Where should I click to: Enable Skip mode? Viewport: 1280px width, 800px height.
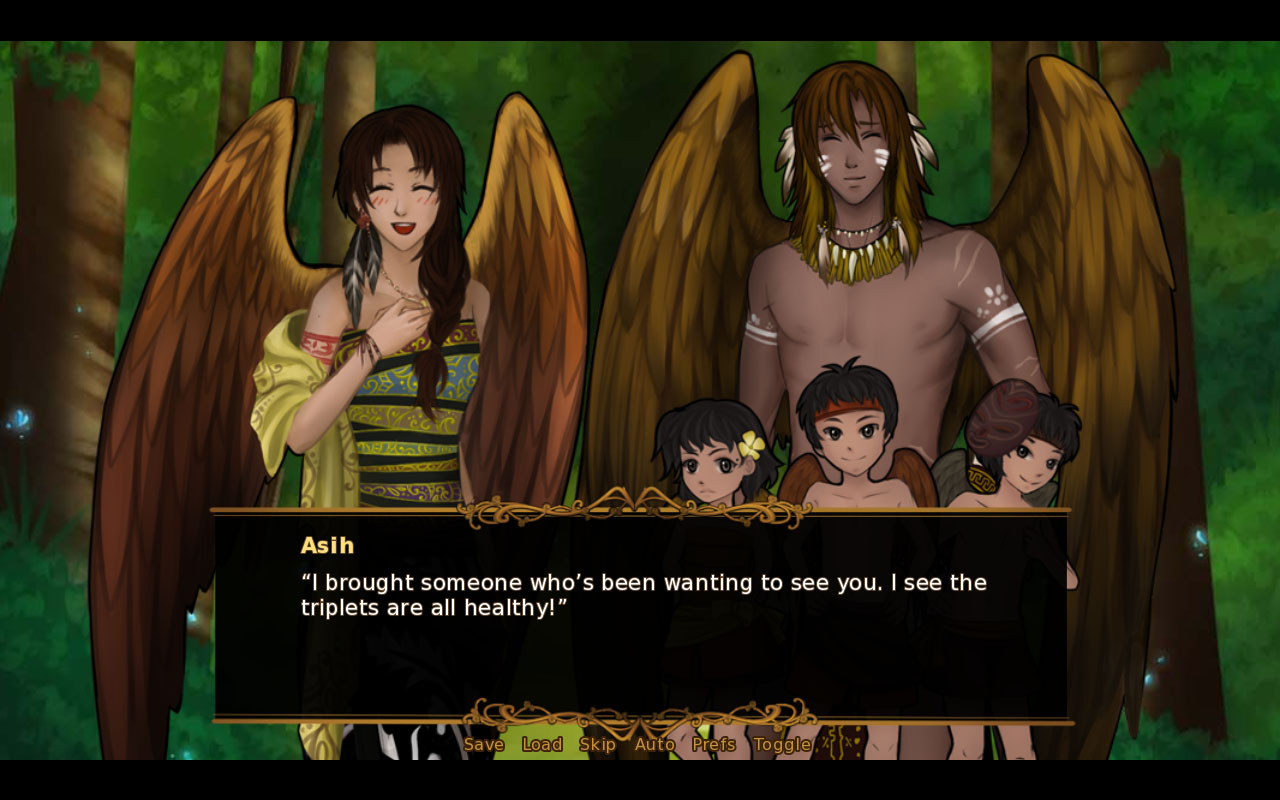(598, 744)
